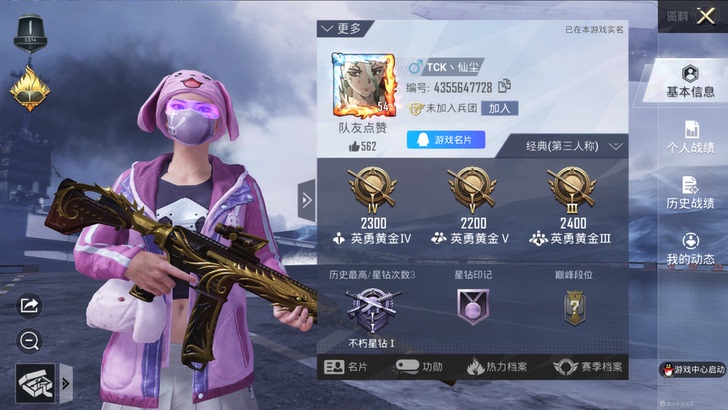Image resolution: width=728 pixels, height=410 pixels.
Task: Open the 名片 section
Action: [346, 367]
